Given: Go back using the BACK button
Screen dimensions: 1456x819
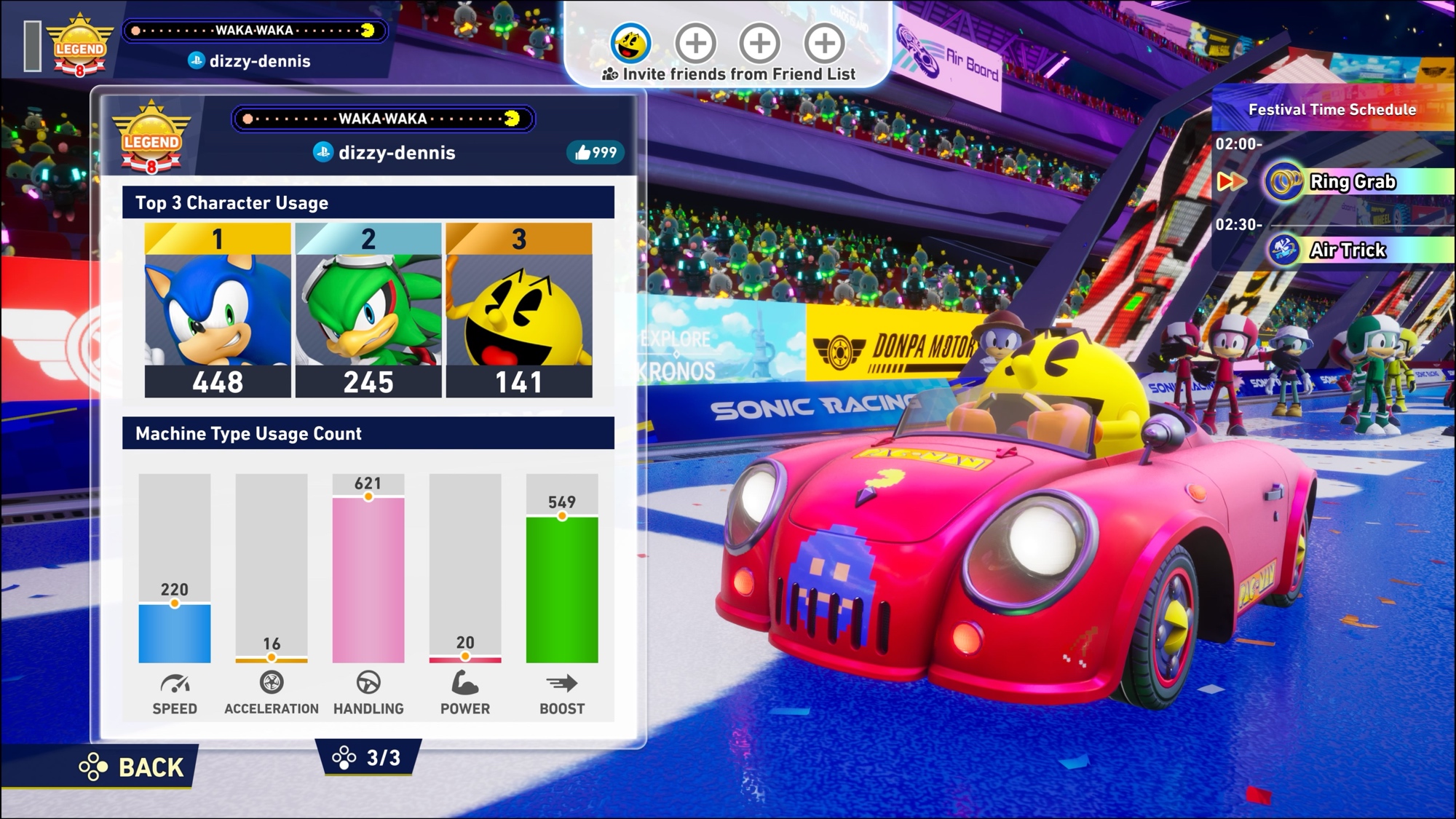Looking at the screenshot, I should [132, 767].
